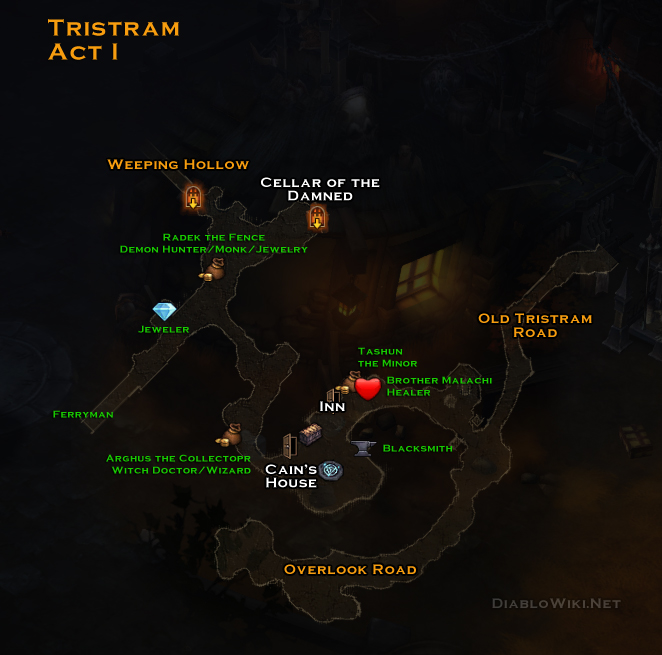The height and width of the screenshot is (655, 662).
Task: Click the Cellar of the Damned door marker
Action: click(x=317, y=217)
